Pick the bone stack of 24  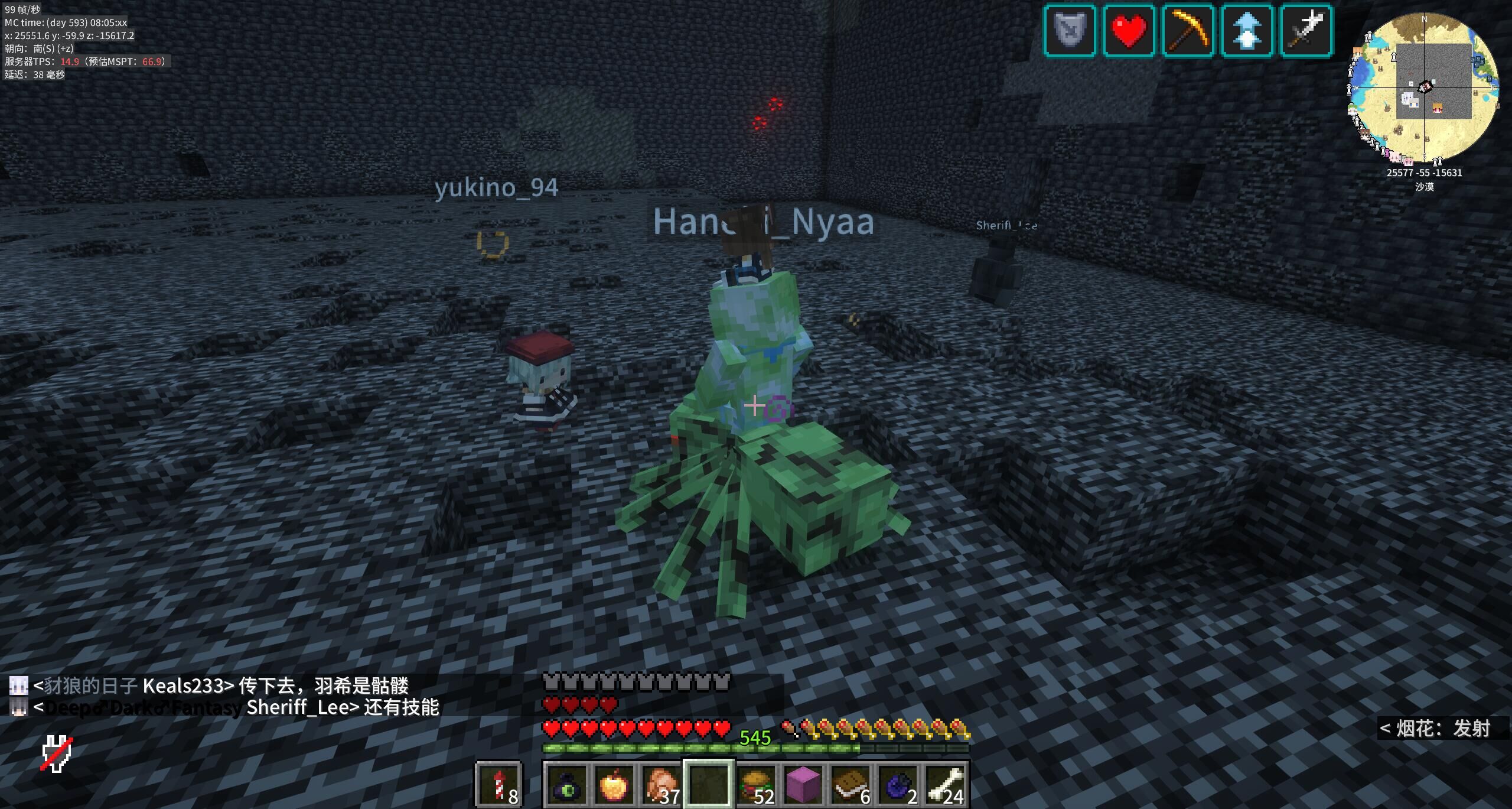pos(946,784)
